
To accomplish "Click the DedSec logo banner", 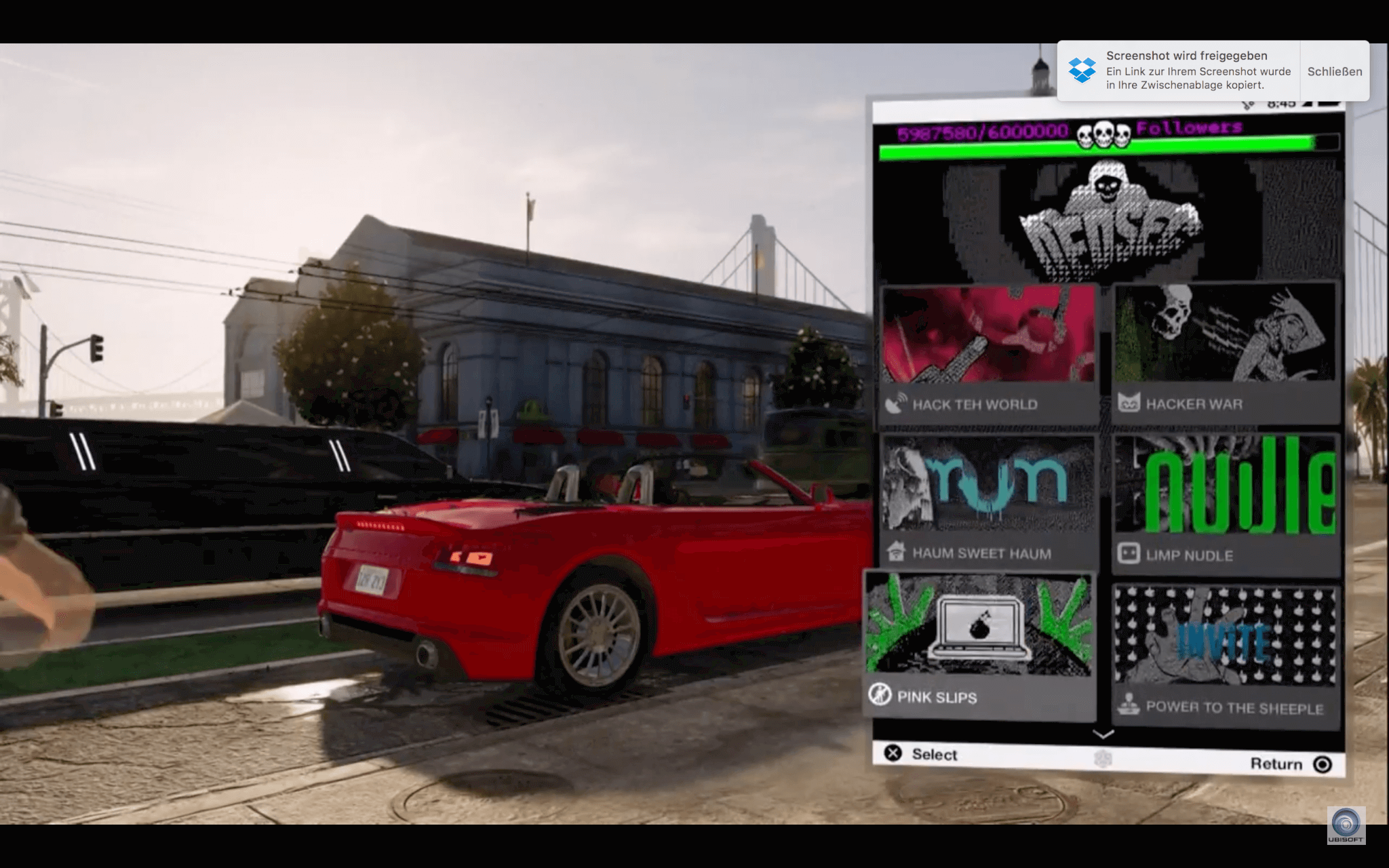I will coord(1108,221).
